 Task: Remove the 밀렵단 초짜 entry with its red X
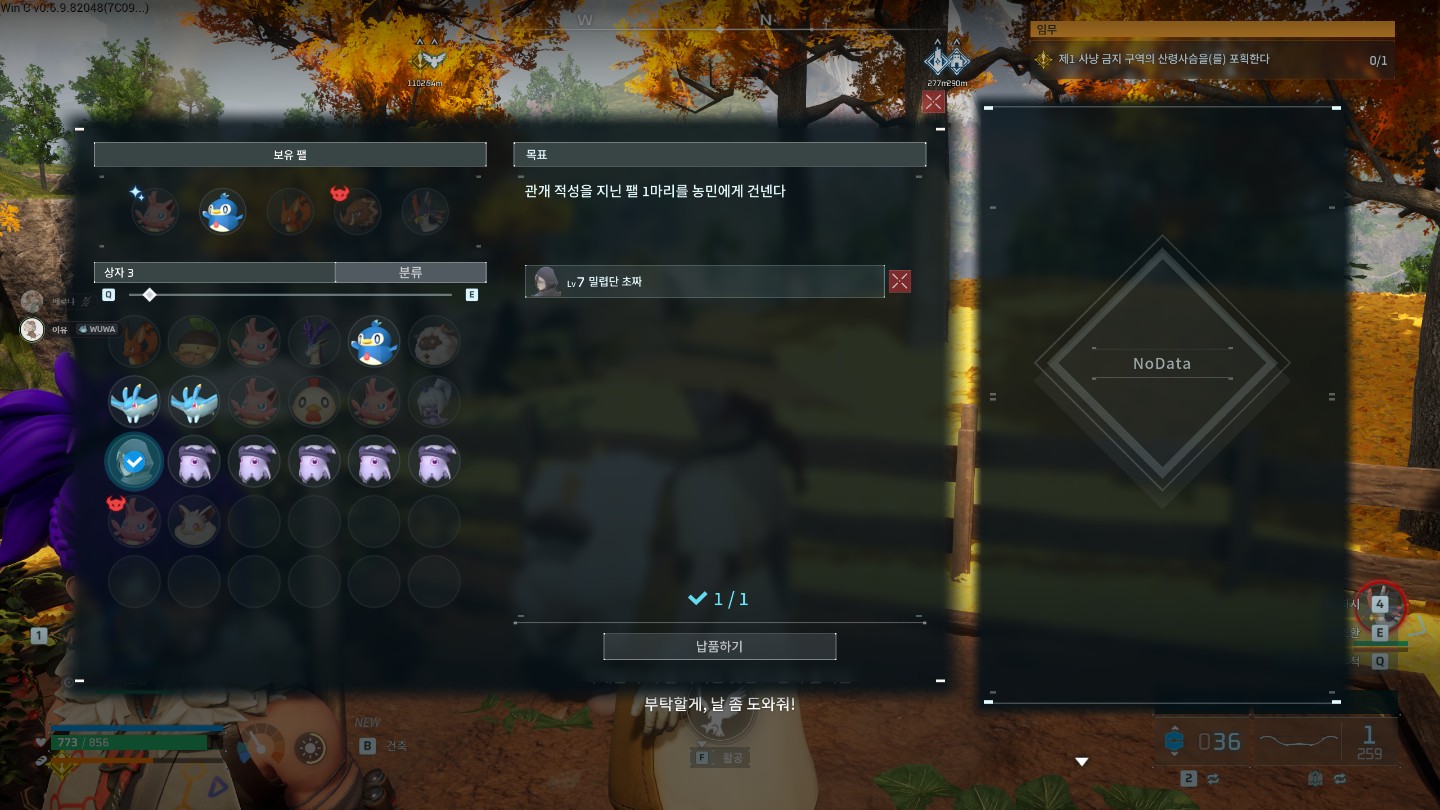900,281
